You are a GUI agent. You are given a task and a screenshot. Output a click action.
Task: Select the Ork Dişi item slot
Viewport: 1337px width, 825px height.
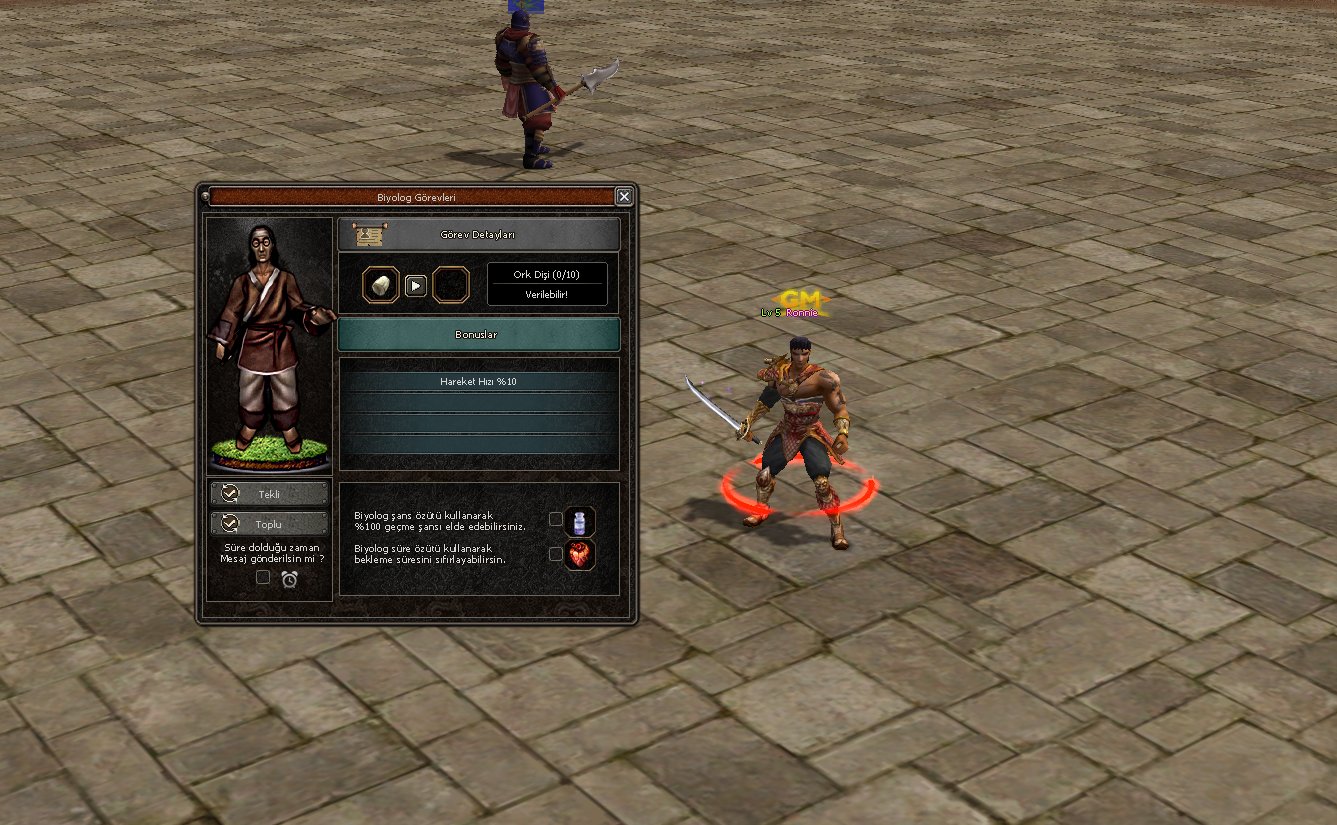(x=381, y=285)
